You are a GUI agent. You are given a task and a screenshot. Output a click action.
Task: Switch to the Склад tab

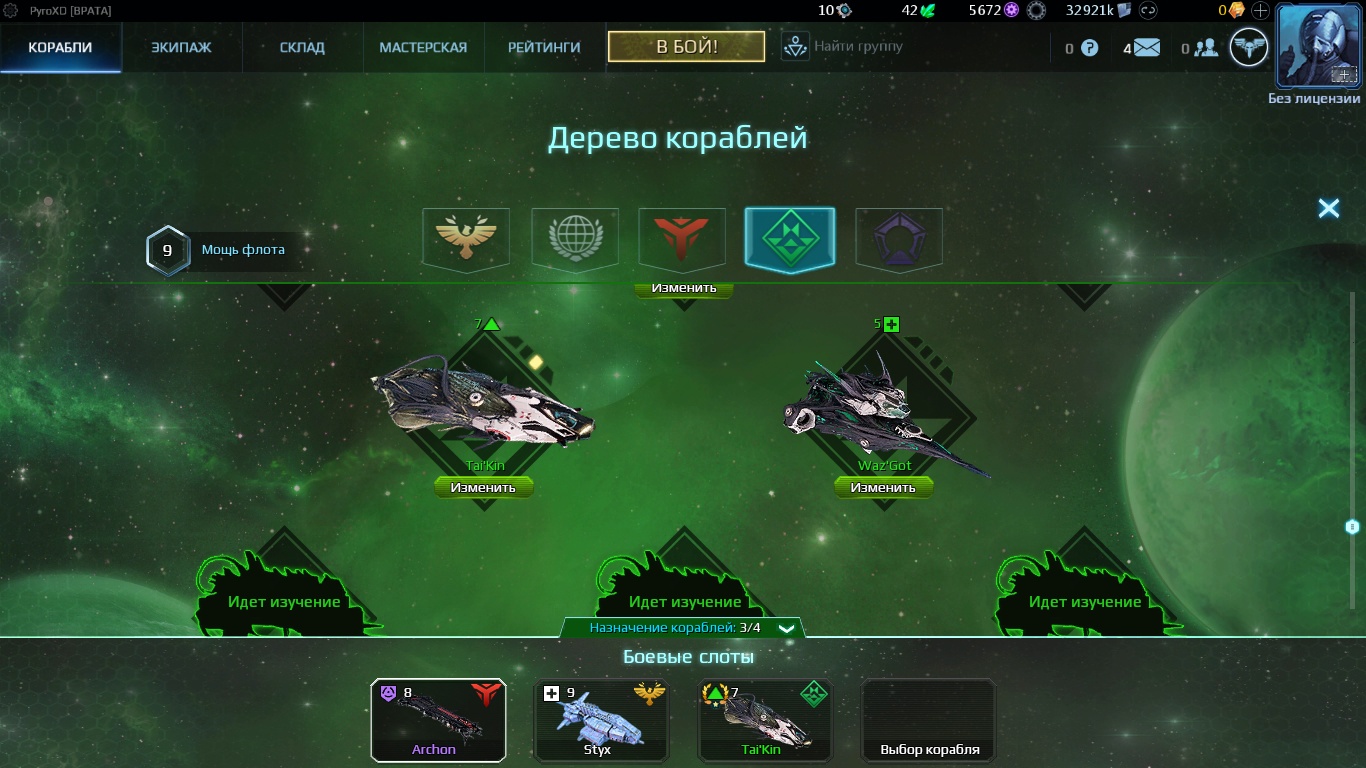tap(301, 47)
